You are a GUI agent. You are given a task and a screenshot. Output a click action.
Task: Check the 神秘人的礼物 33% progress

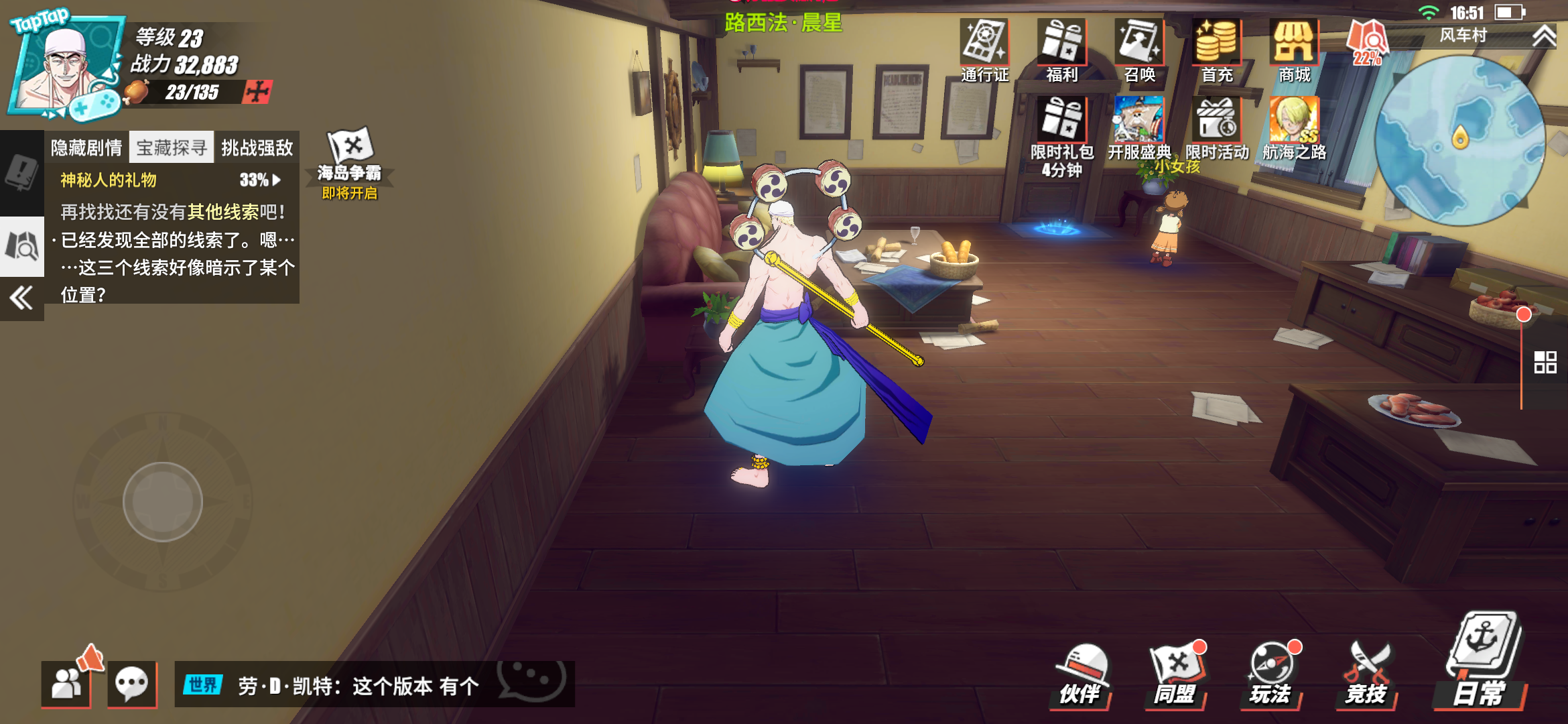tap(250, 180)
